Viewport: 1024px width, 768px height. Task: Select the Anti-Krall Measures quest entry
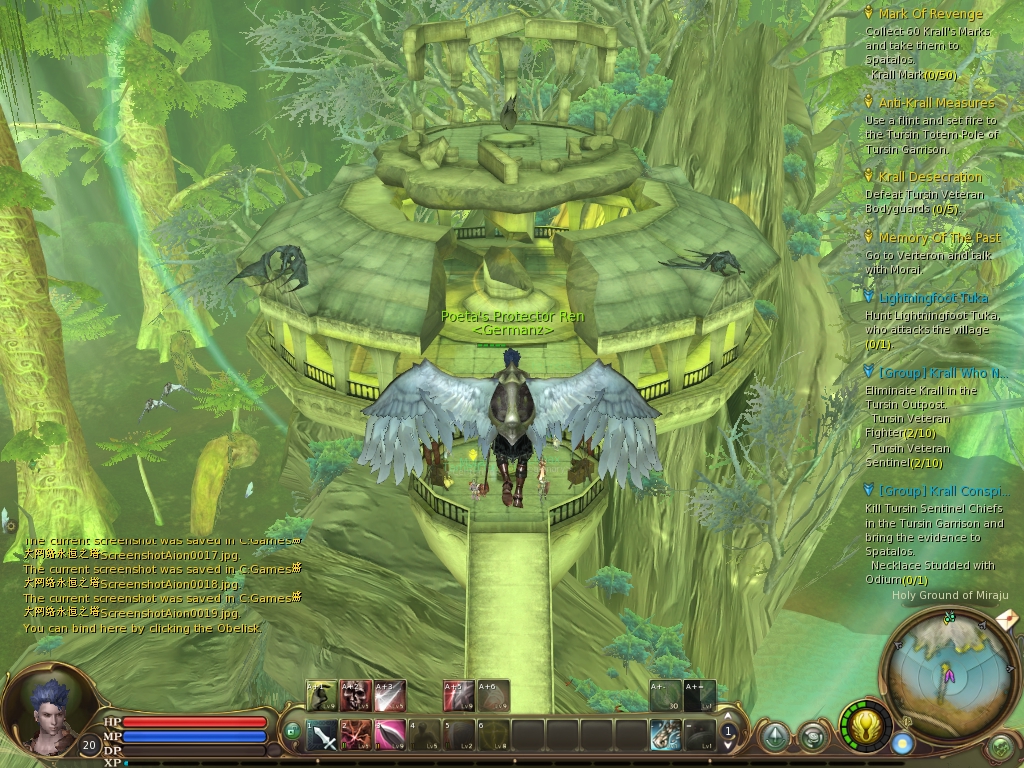[936, 103]
